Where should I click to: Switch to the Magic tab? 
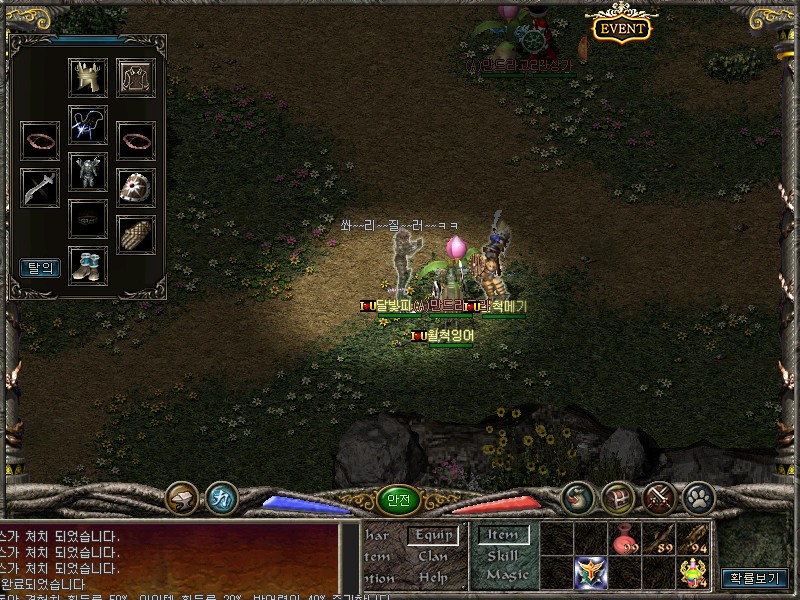pyautogui.click(x=505, y=575)
